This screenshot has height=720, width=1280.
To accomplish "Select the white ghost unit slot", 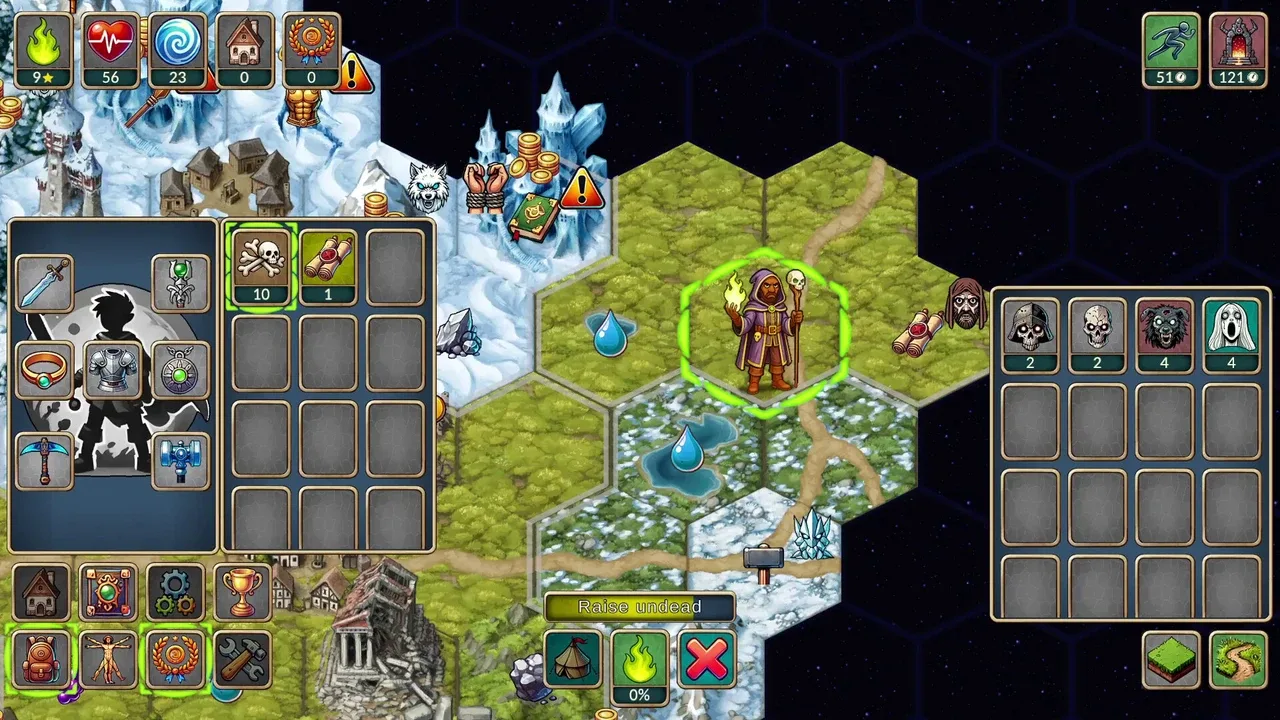I will [x=1231, y=335].
